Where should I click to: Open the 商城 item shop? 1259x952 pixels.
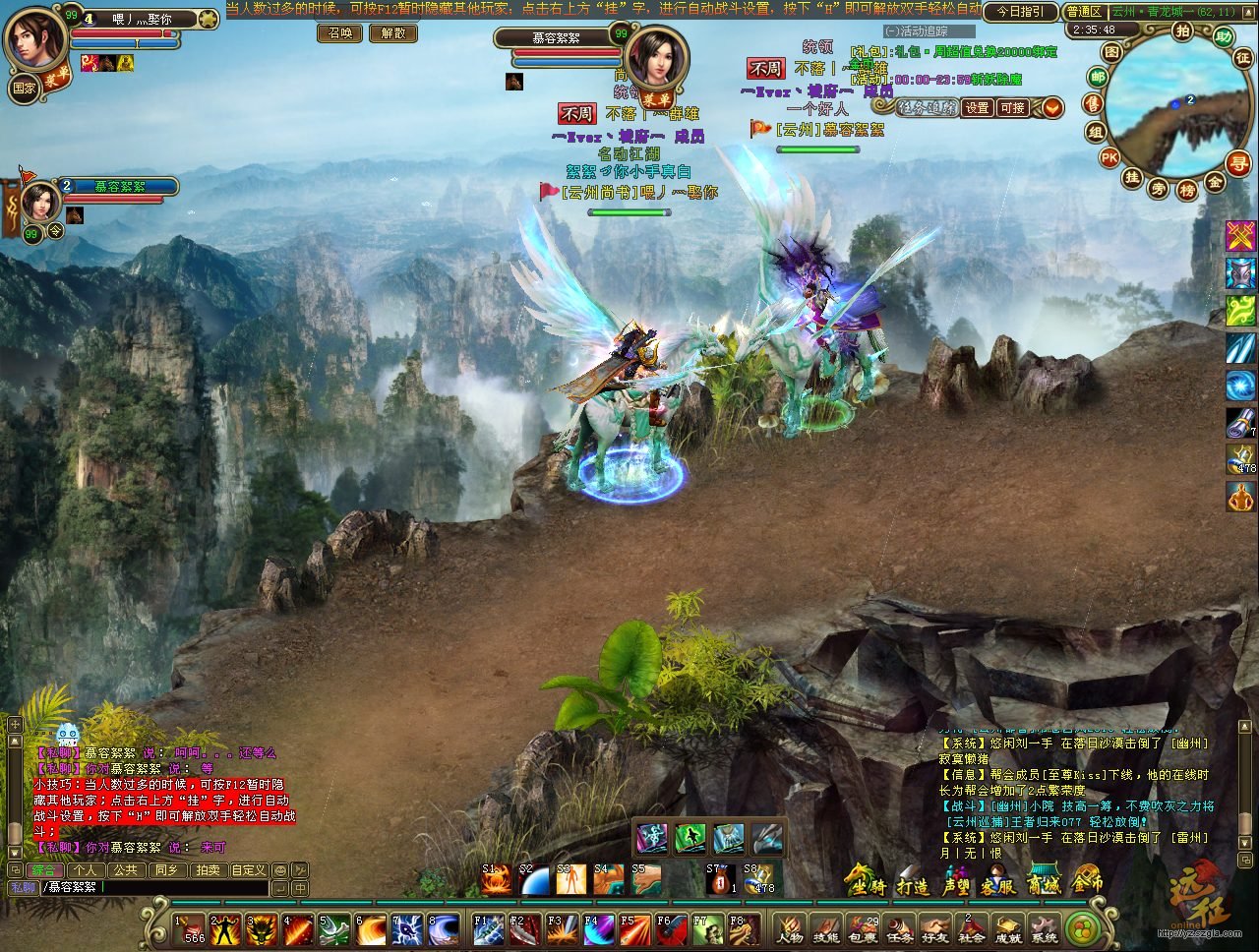pyautogui.click(x=1044, y=883)
